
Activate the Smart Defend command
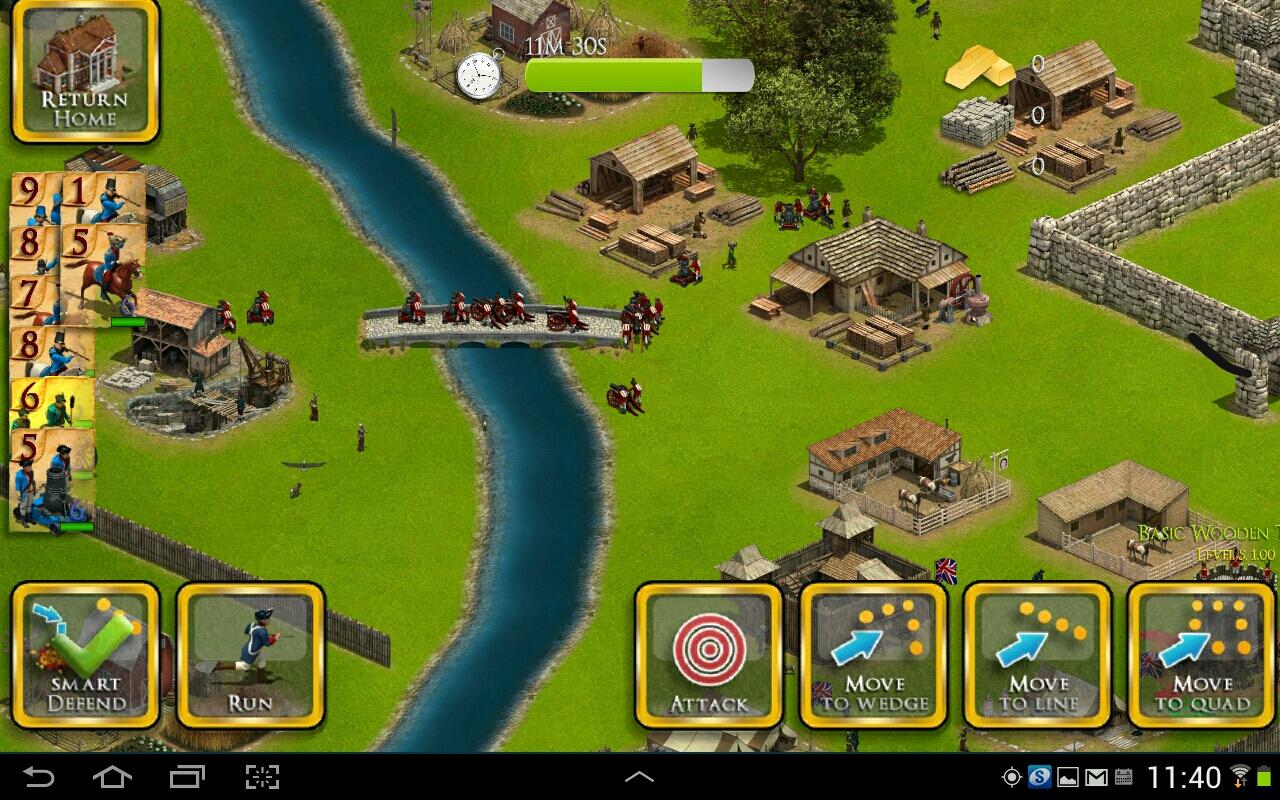[85, 657]
